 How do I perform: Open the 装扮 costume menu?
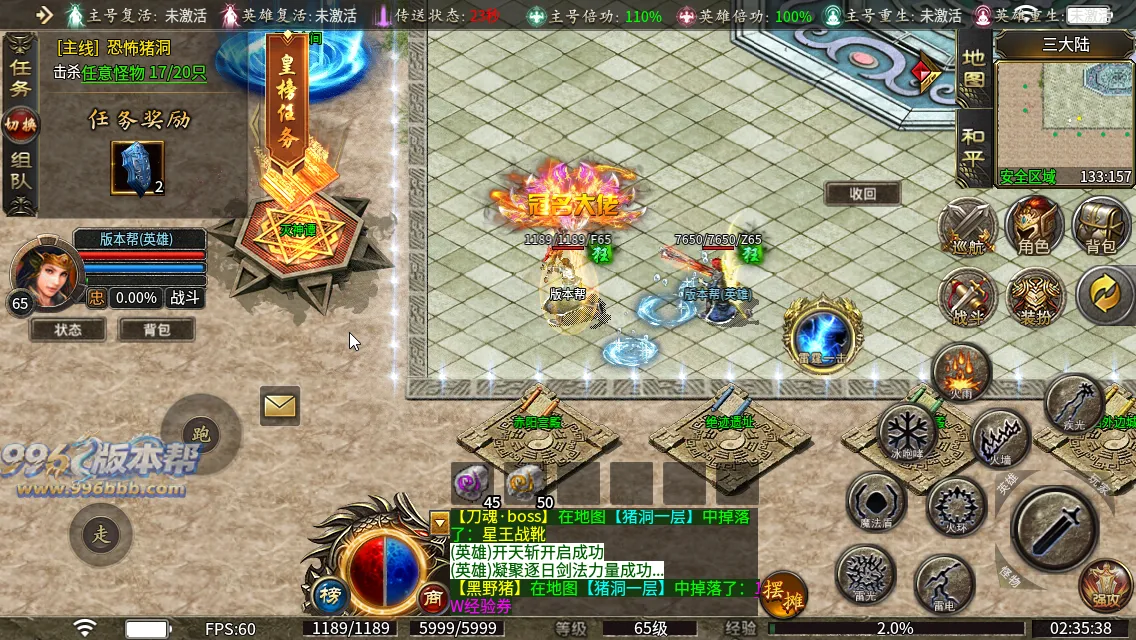(1034, 296)
